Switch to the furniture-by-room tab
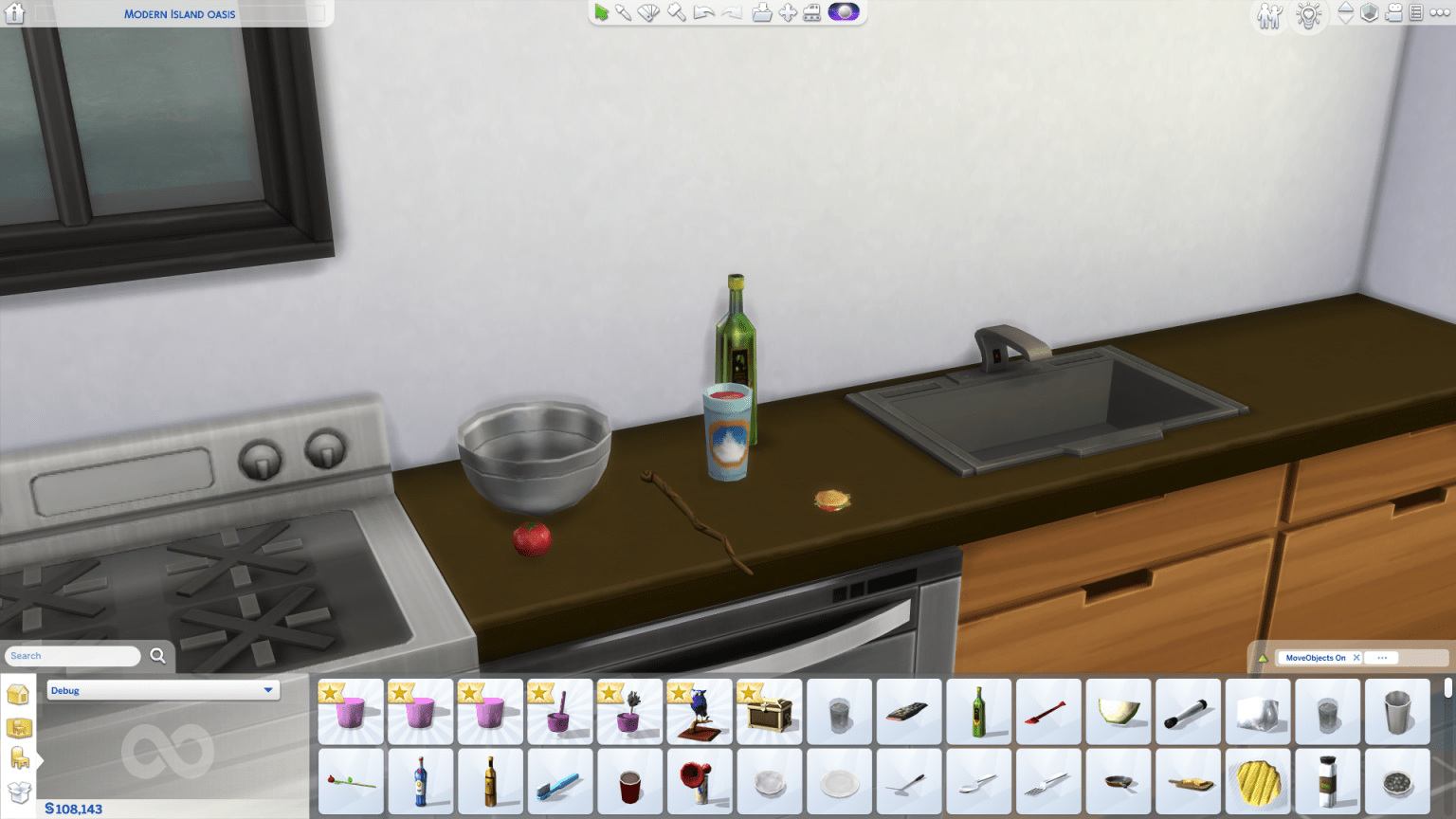1456x819 pixels. [19, 756]
